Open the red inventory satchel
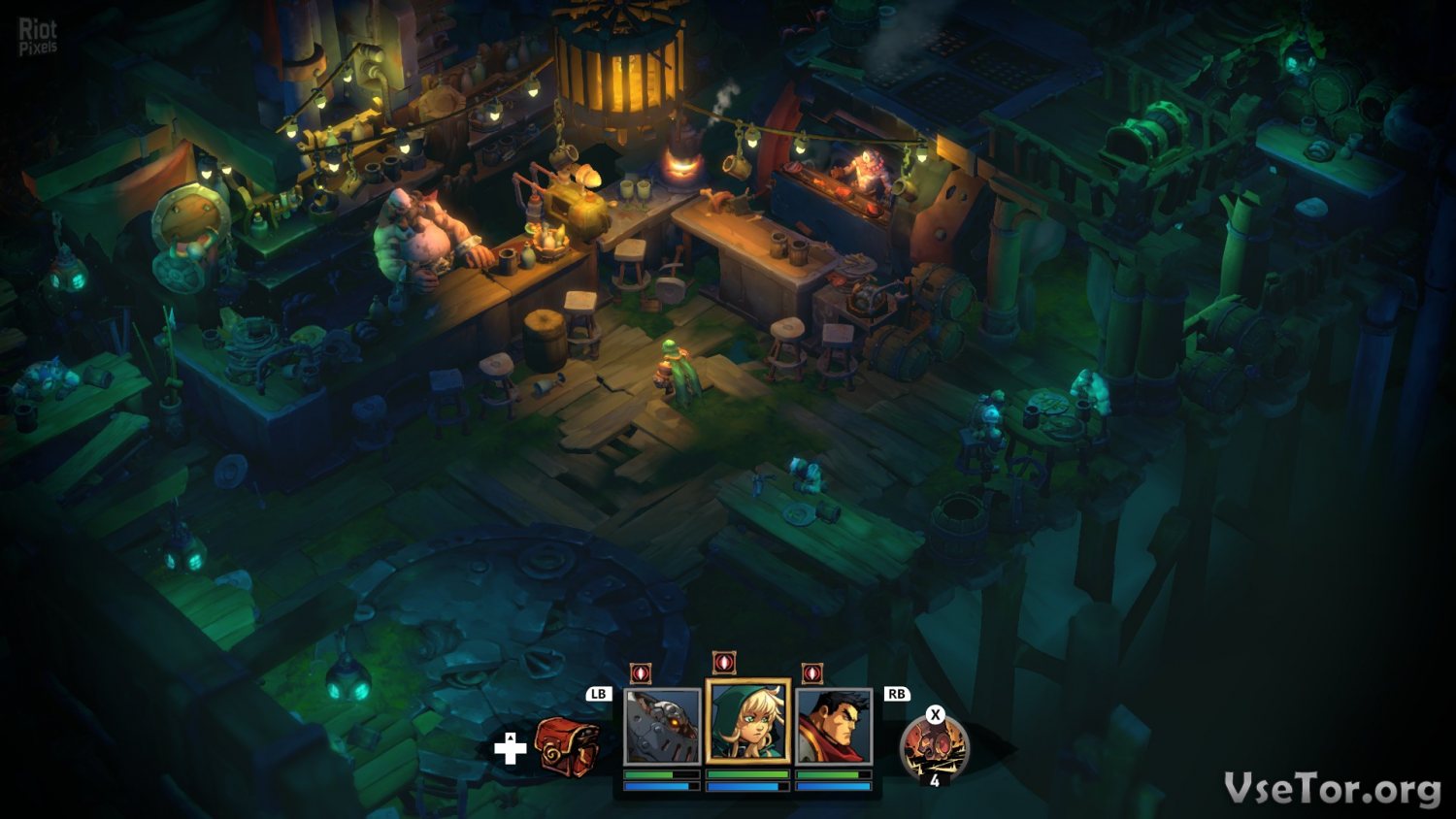 coord(568,745)
